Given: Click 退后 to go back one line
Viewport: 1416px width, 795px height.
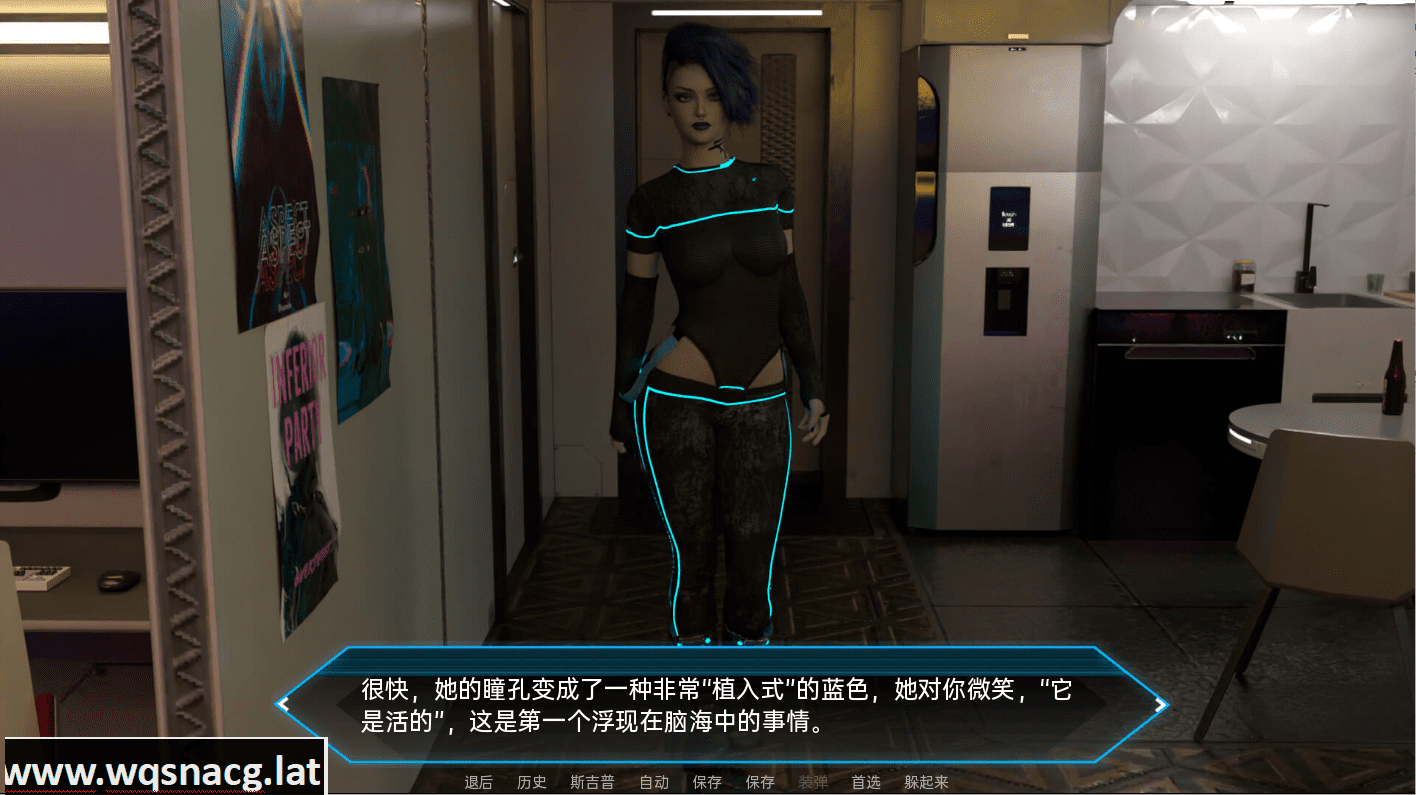Looking at the screenshot, I should (478, 783).
